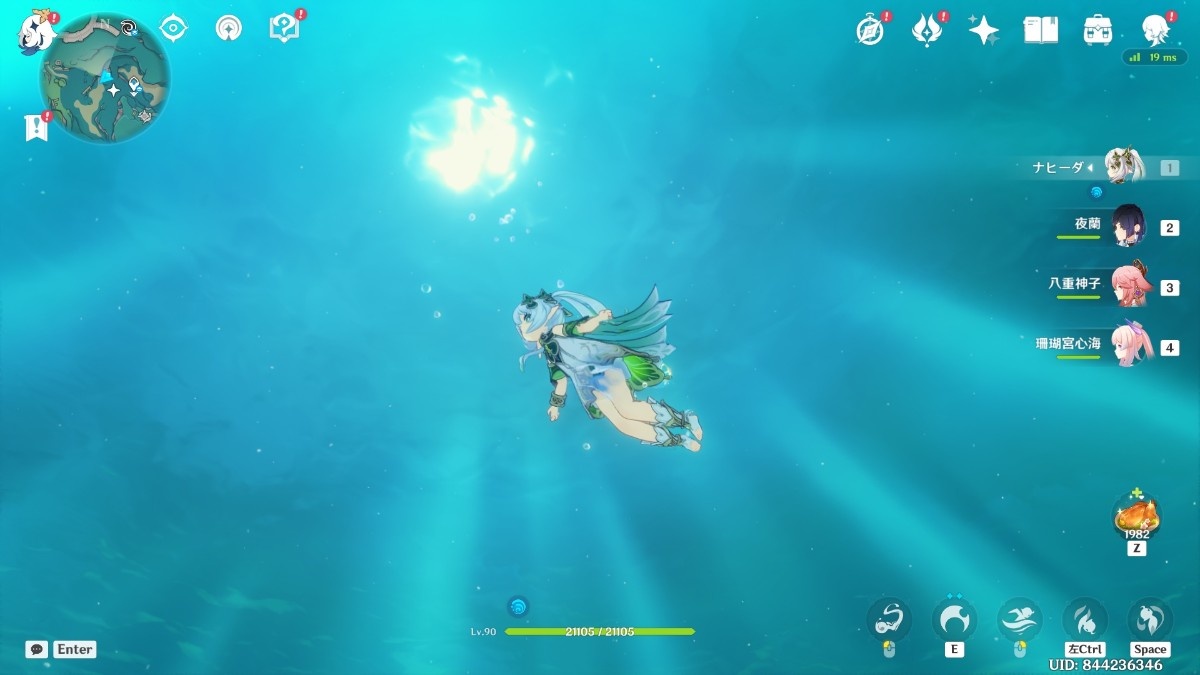
Task: Open the Events icon
Action: [927, 30]
